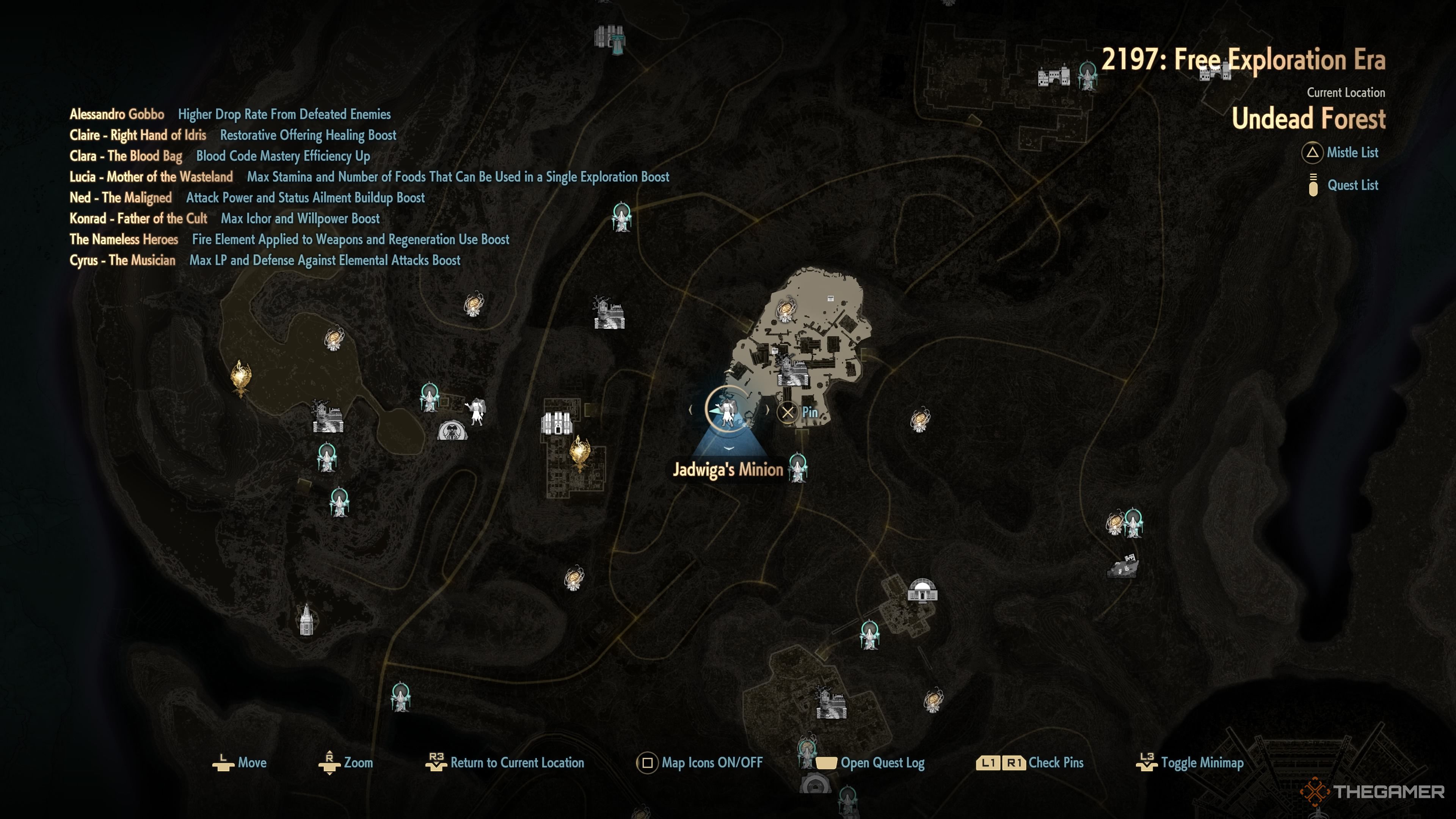Click the church spire landmark icon
1456x819 pixels.
(306, 620)
